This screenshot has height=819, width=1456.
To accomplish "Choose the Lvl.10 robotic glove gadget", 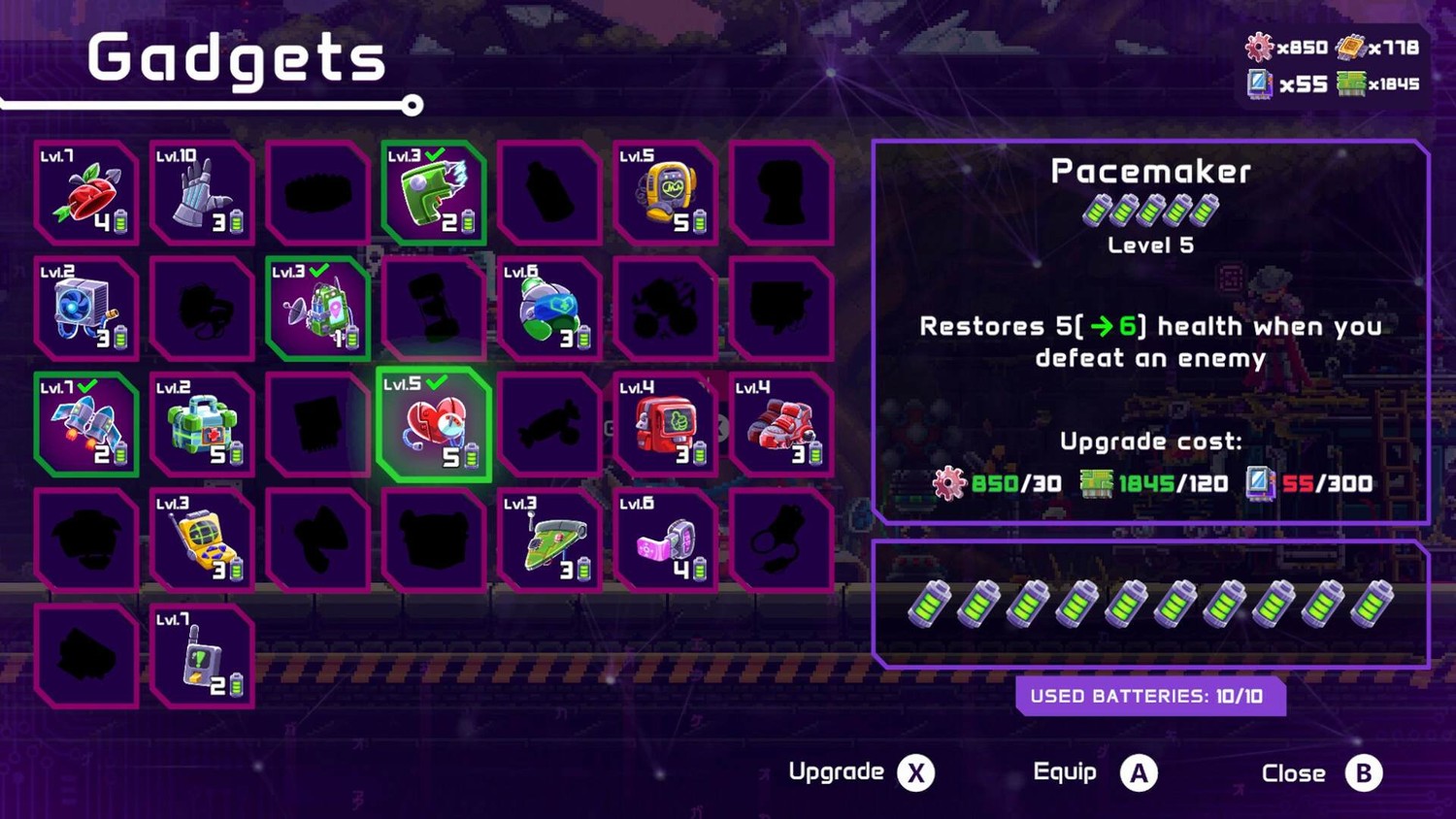I will [x=202, y=192].
